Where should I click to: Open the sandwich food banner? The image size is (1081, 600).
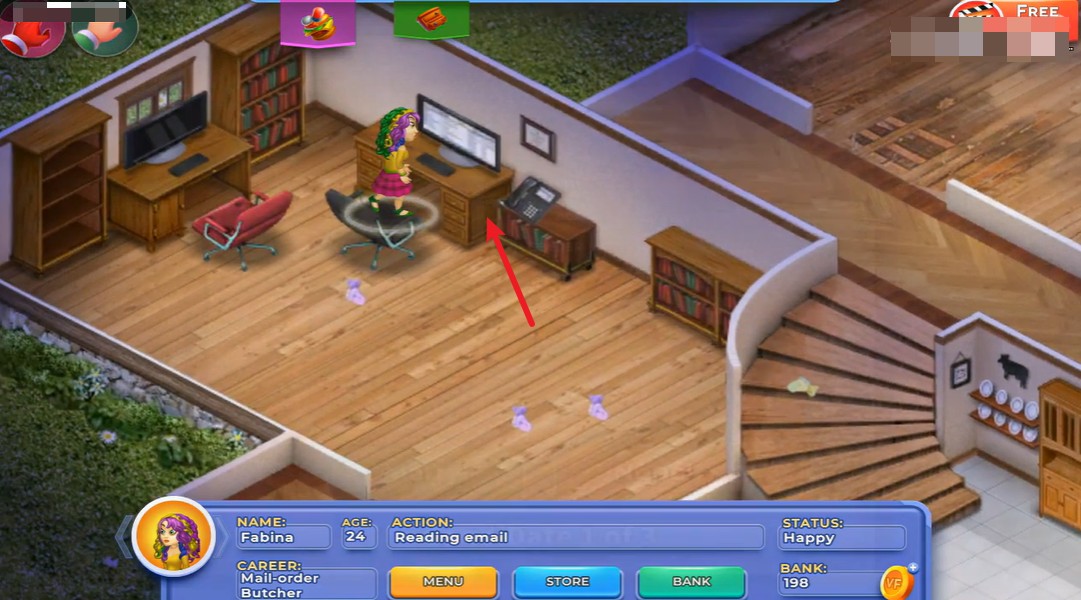click(x=319, y=23)
